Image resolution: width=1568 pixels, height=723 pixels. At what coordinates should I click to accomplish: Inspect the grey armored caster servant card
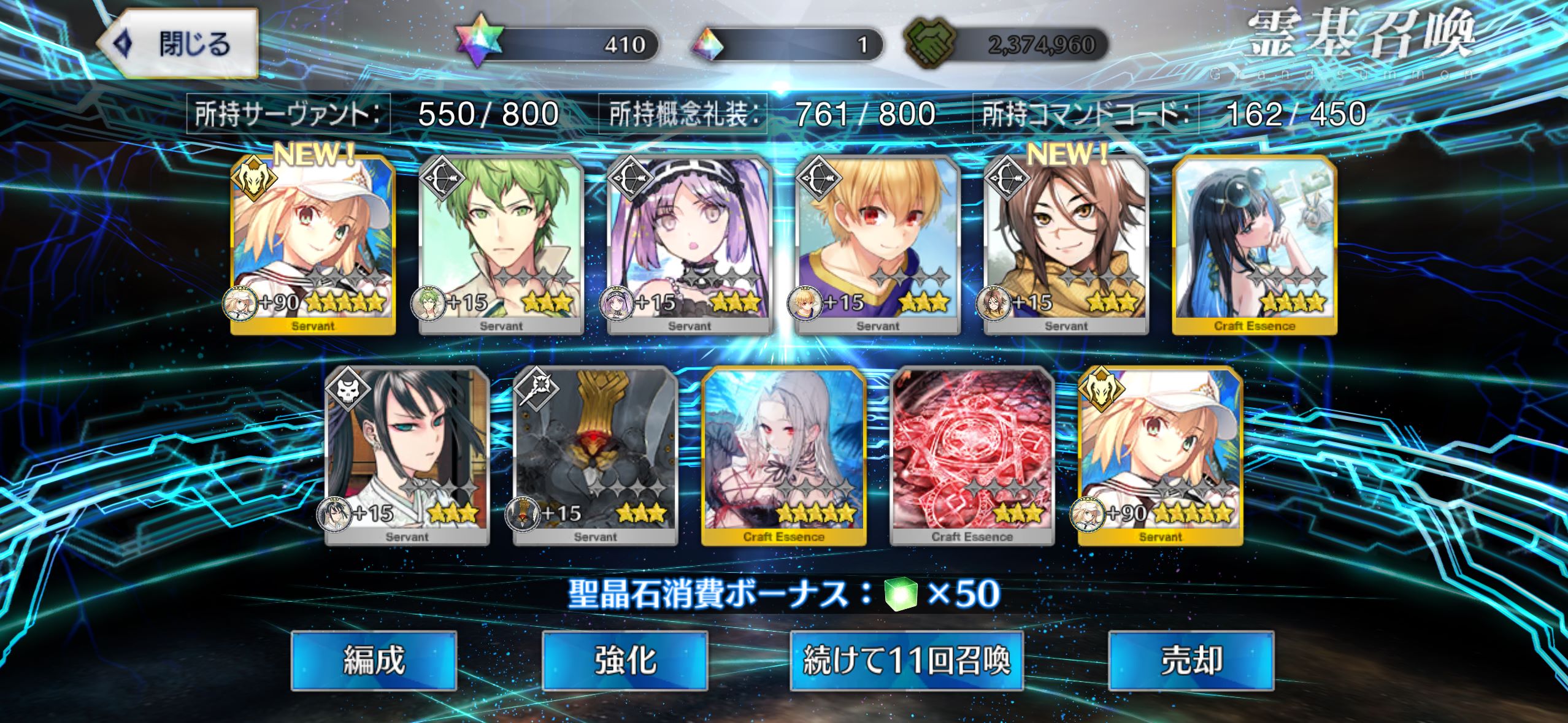point(596,456)
